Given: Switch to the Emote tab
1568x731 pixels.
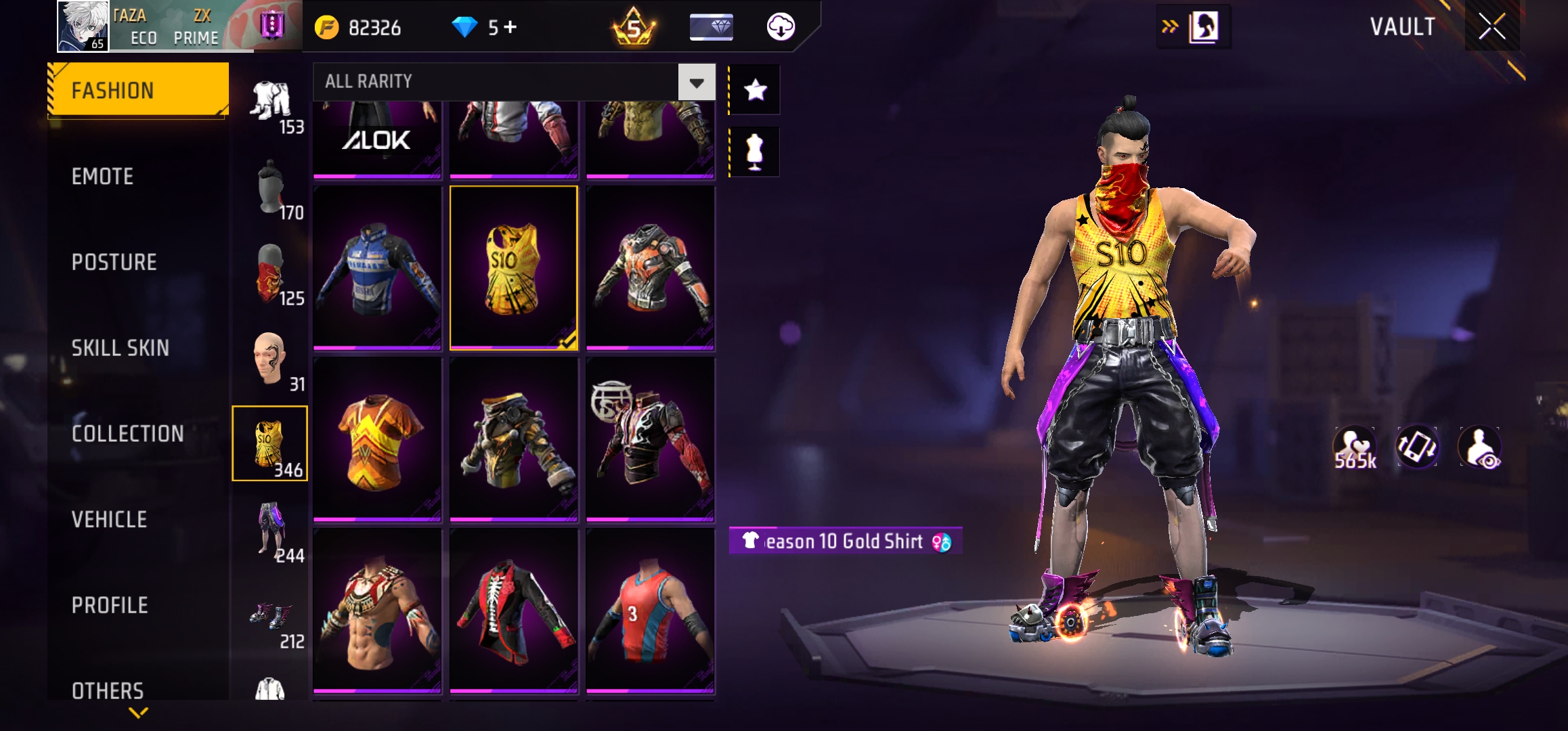Looking at the screenshot, I should (102, 177).
